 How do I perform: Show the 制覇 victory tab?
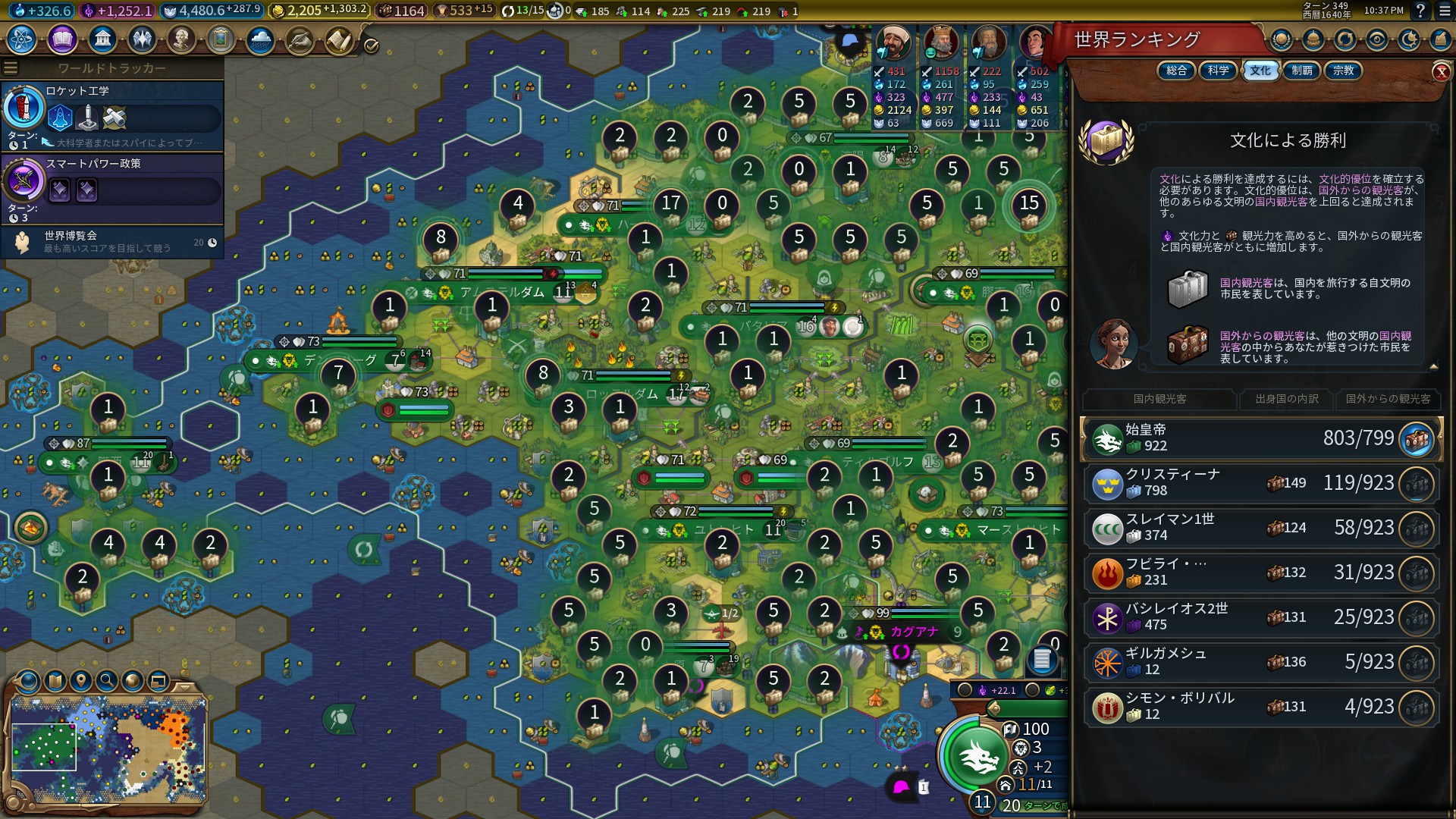1302,71
